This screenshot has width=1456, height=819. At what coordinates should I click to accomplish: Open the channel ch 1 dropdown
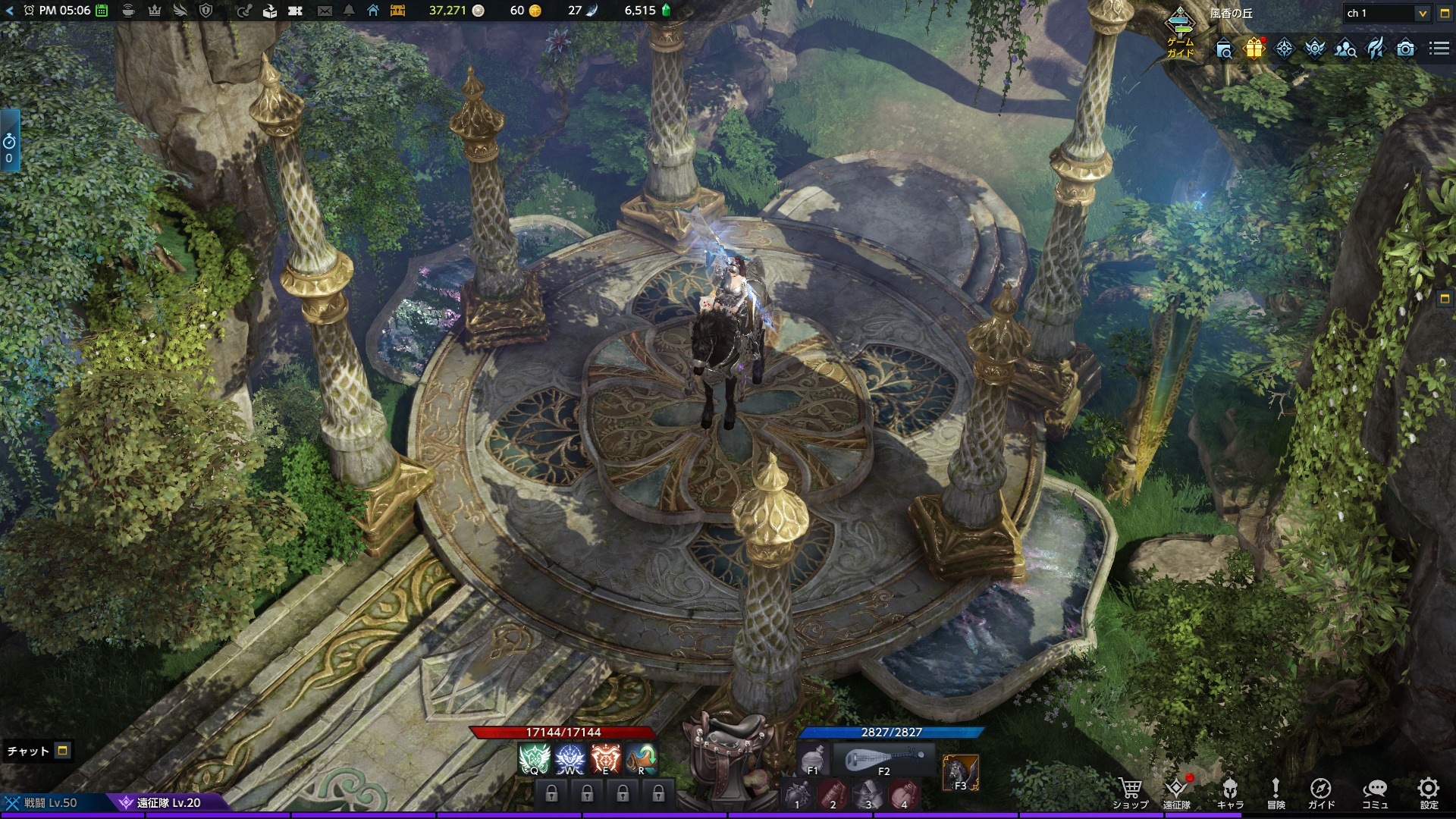1386,13
